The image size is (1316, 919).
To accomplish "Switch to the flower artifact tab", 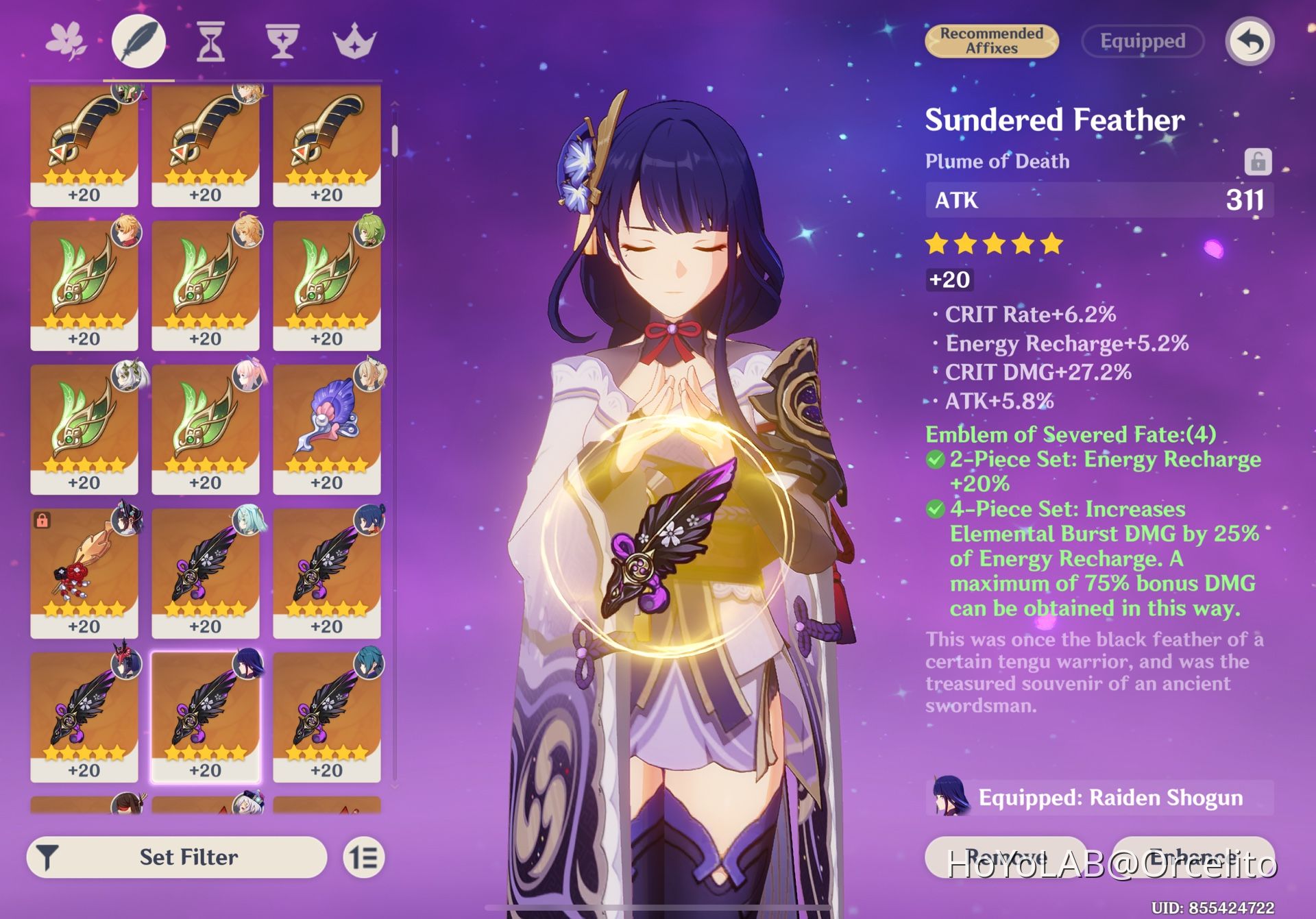I will click(66, 41).
